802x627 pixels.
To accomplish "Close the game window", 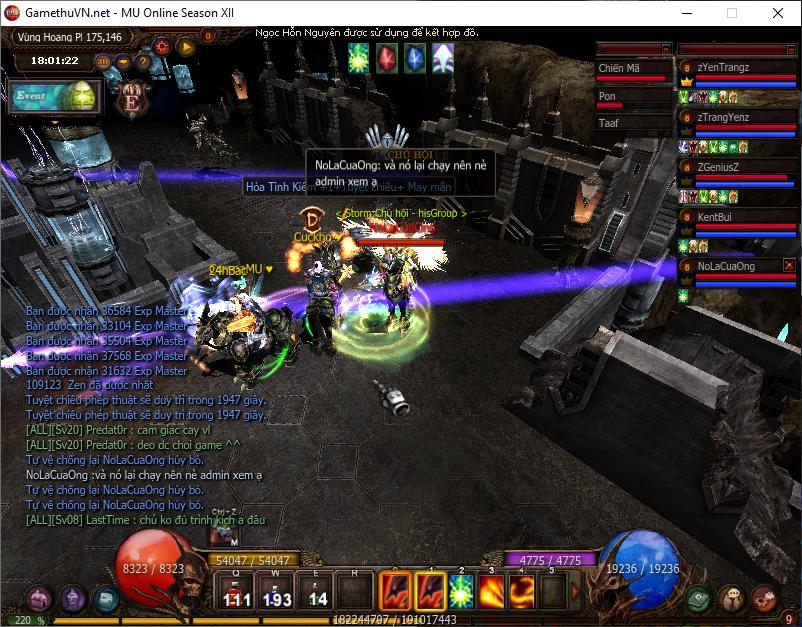I will [778, 13].
